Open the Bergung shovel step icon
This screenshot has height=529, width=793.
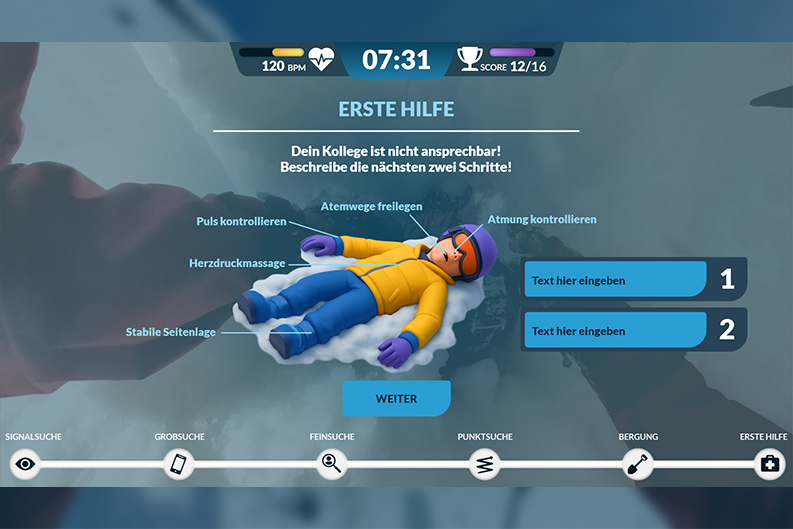point(638,463)
